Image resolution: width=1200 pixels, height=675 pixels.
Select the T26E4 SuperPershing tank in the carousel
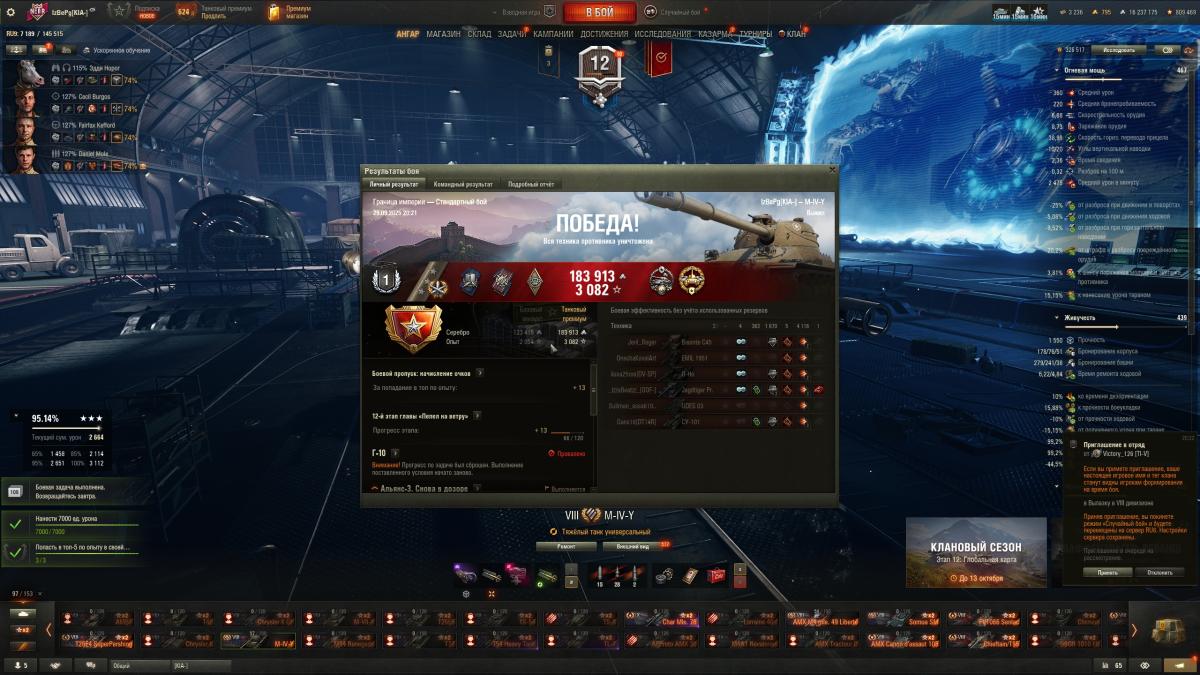[97, 642]
